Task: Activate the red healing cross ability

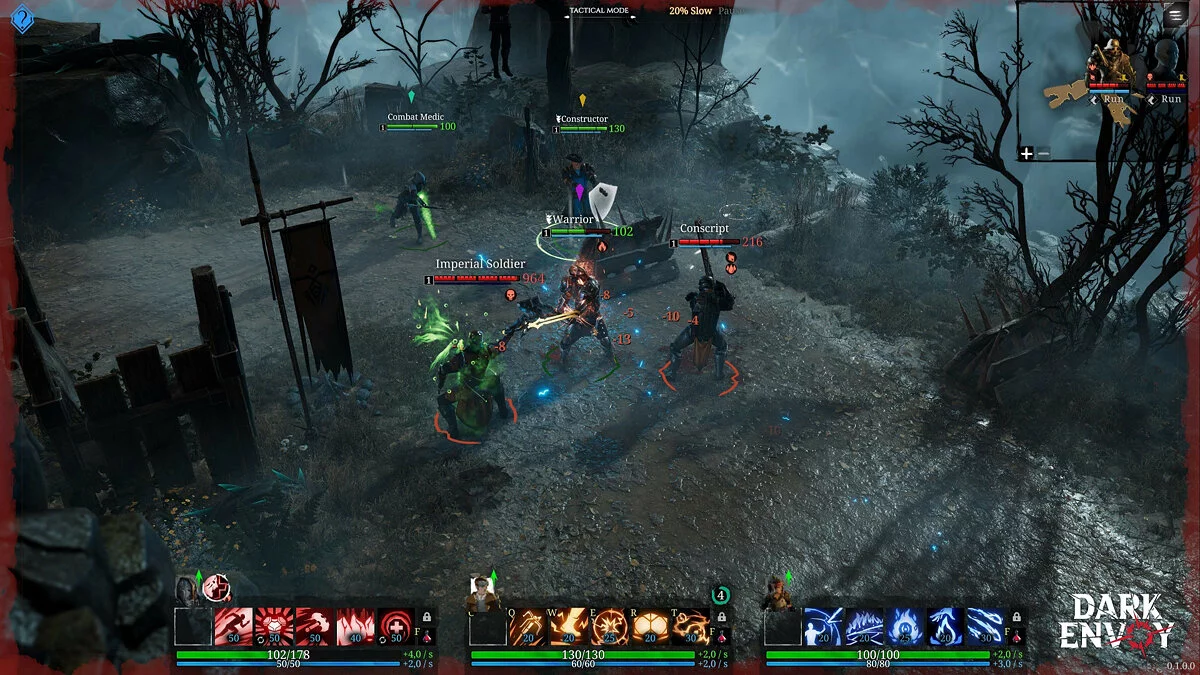Action: point(396,626)
